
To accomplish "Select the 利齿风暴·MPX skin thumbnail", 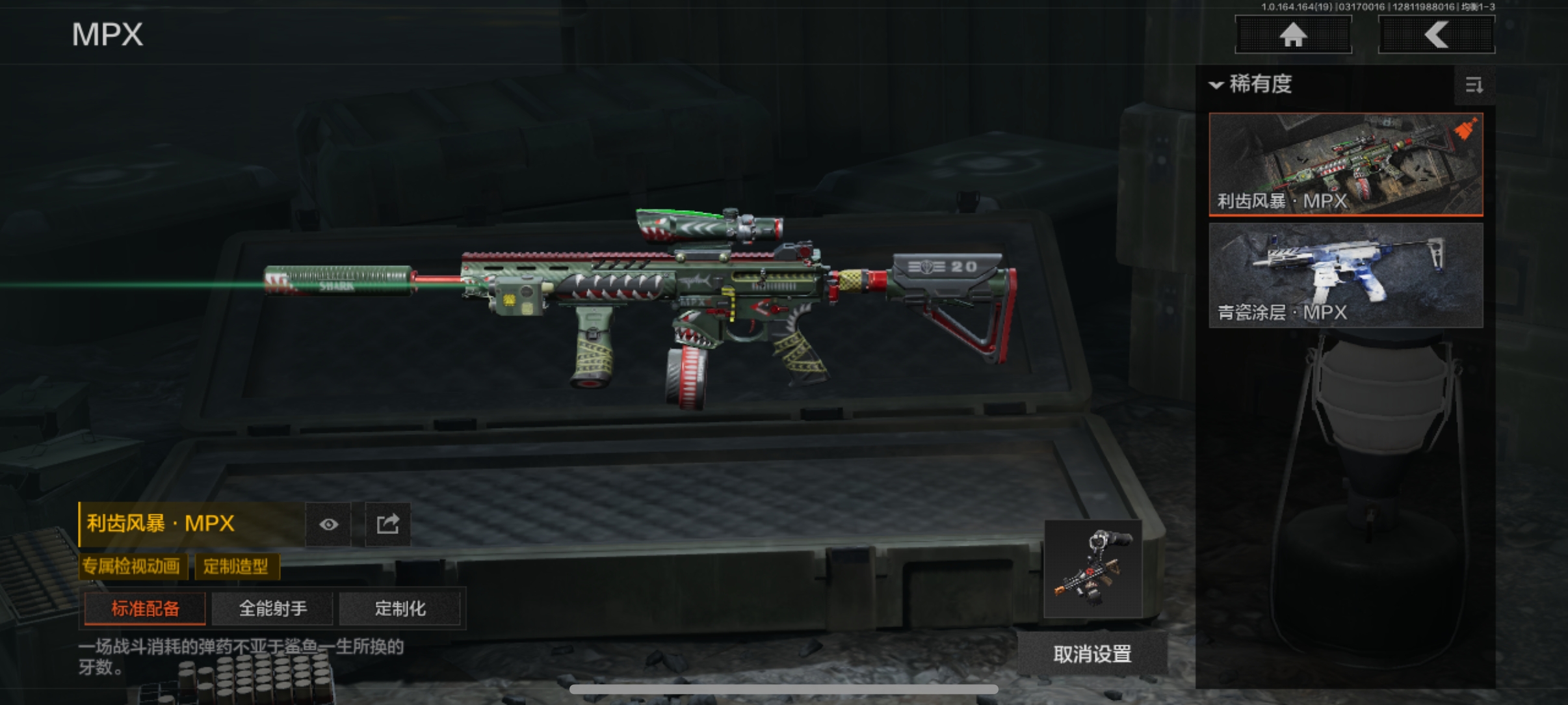I will 1346,164.
